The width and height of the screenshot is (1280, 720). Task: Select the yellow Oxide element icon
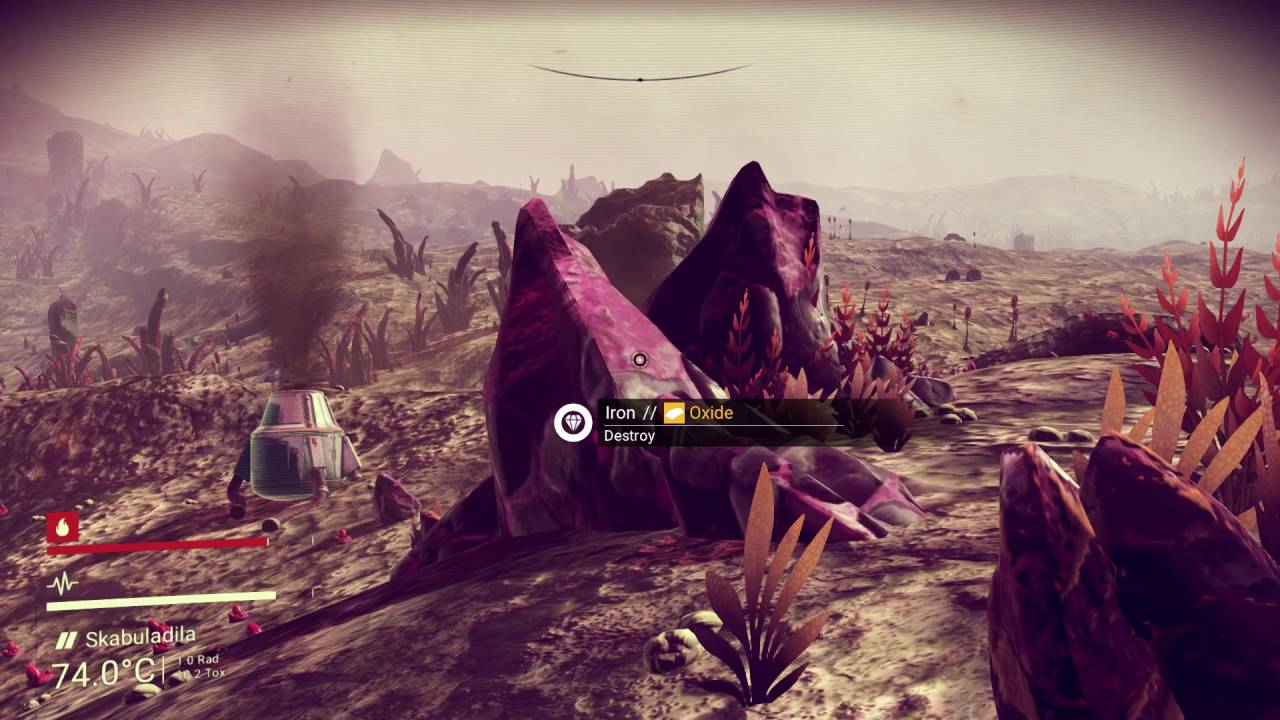click(x=674, y=413)
